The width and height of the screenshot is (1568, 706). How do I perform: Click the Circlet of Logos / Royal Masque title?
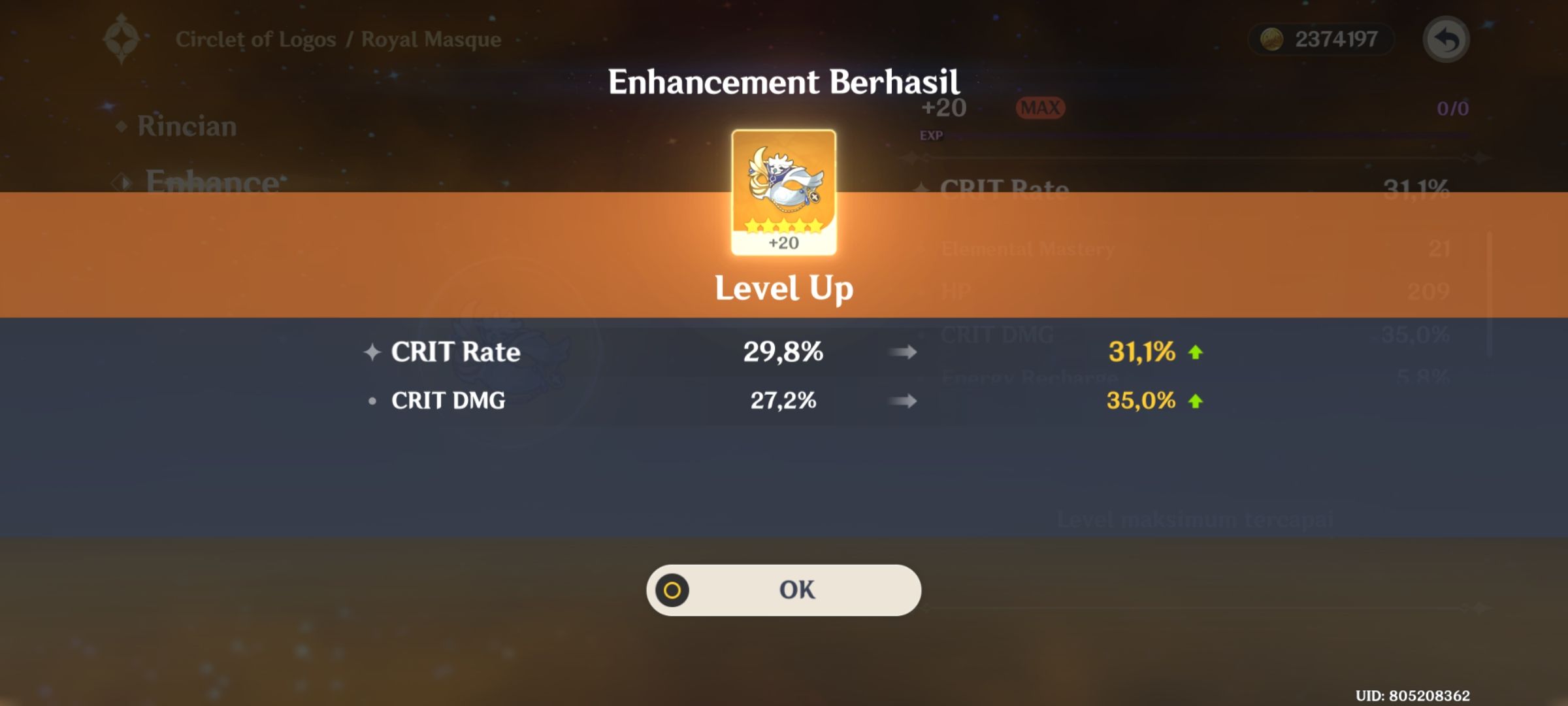tap(340, 39)
